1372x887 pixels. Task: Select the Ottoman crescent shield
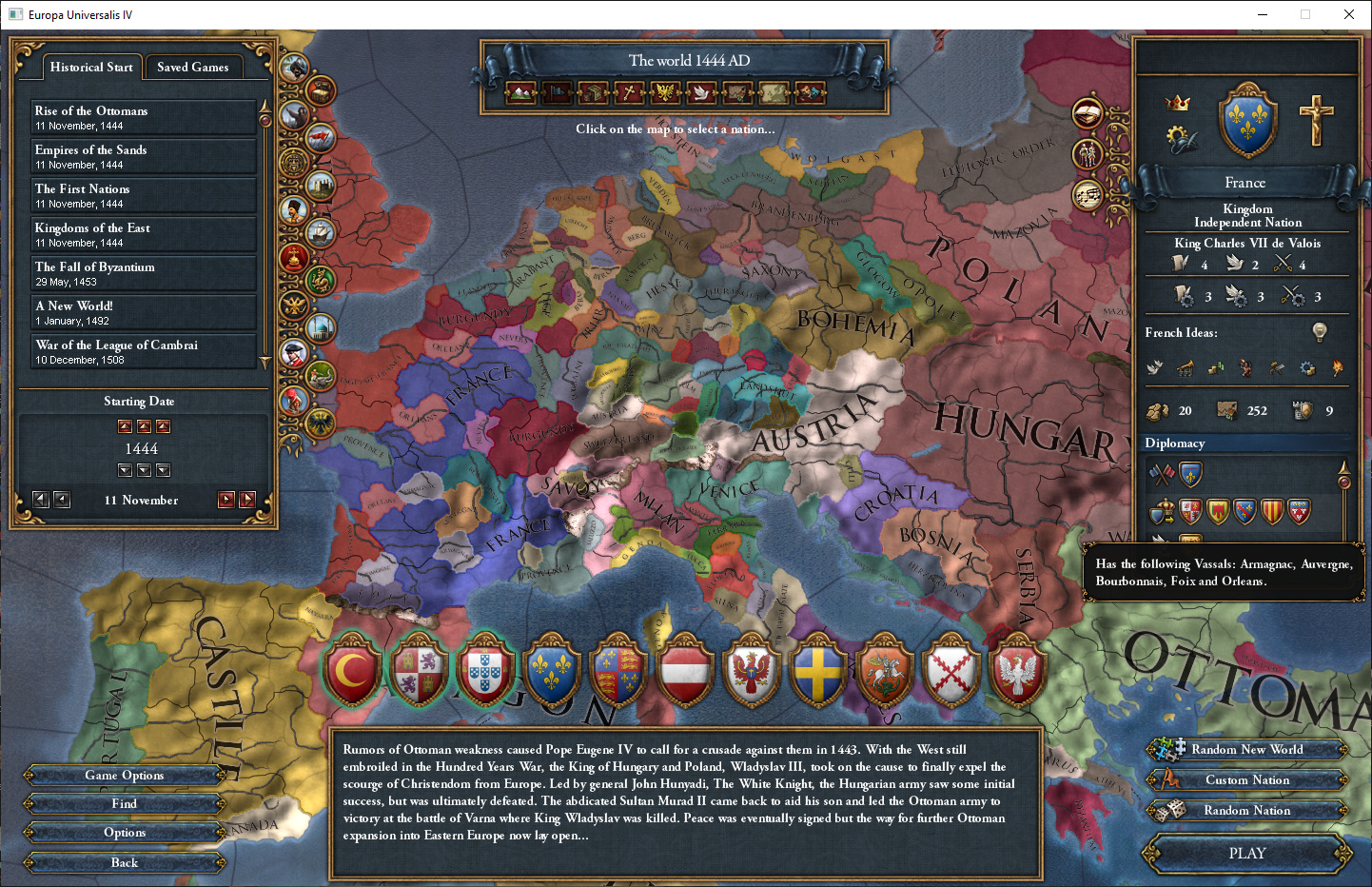pos(353,673)
